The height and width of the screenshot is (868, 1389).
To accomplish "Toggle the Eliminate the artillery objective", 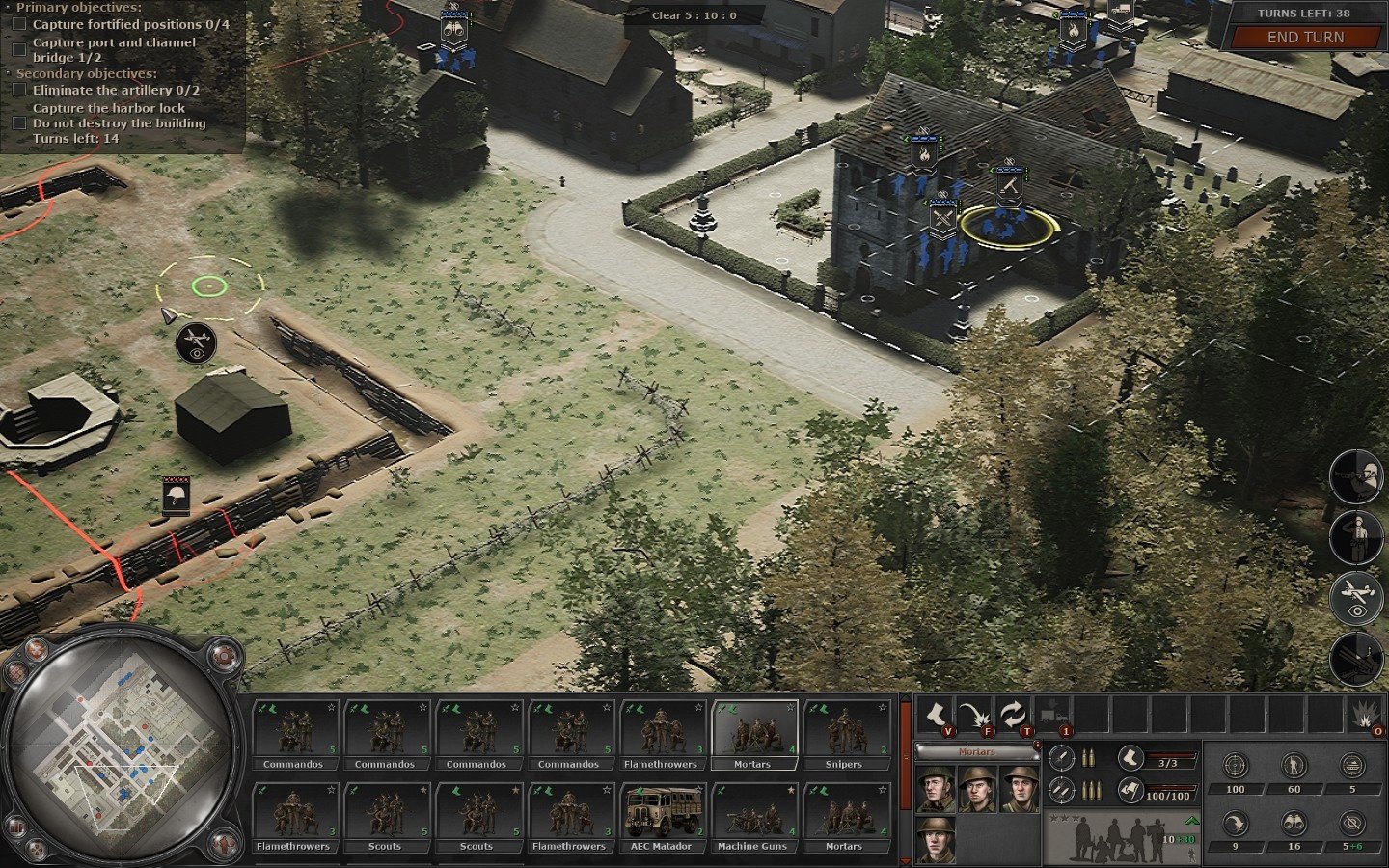I will (x=18, y=90).
